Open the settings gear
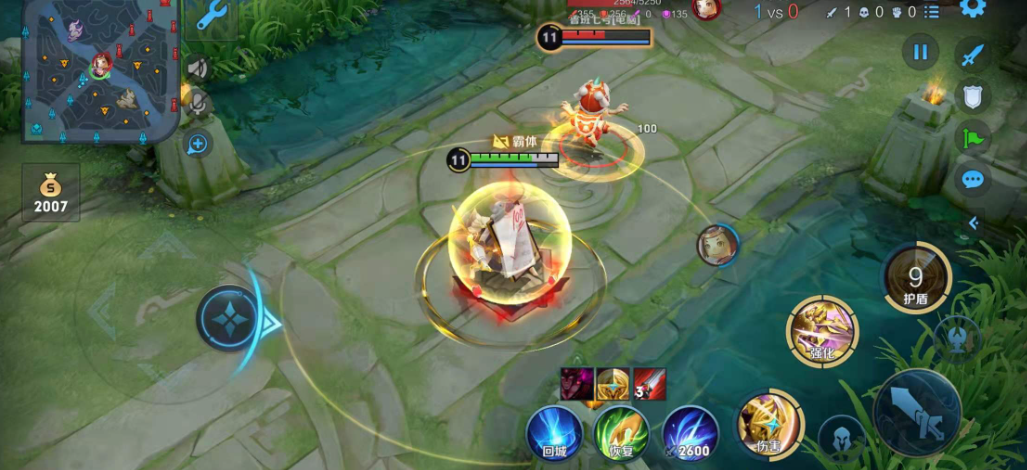Image resolution: width=1027 pixels, height=470 pixels. [x=972, y=8]
